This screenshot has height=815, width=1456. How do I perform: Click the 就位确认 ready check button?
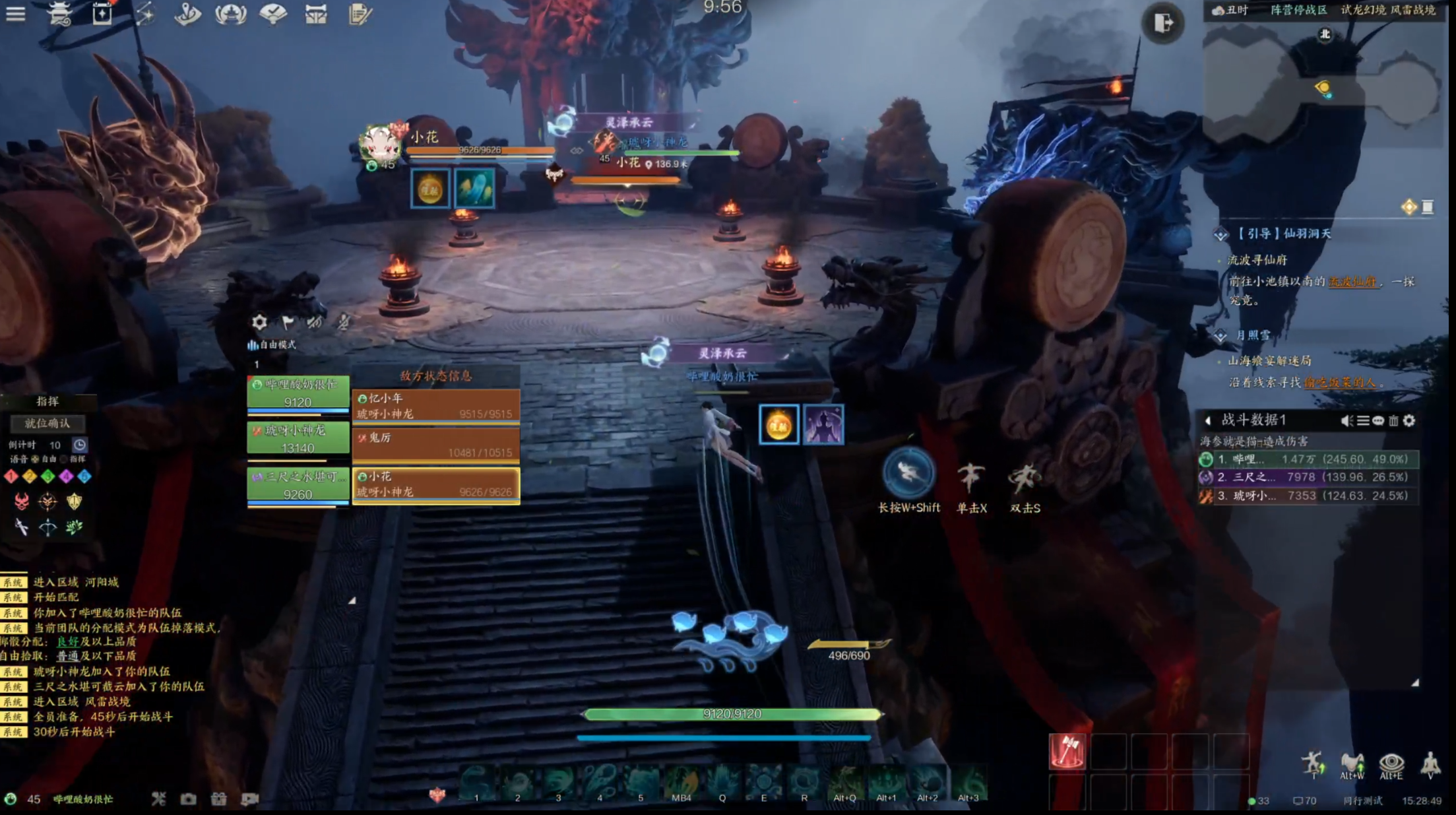pos(47,423)
